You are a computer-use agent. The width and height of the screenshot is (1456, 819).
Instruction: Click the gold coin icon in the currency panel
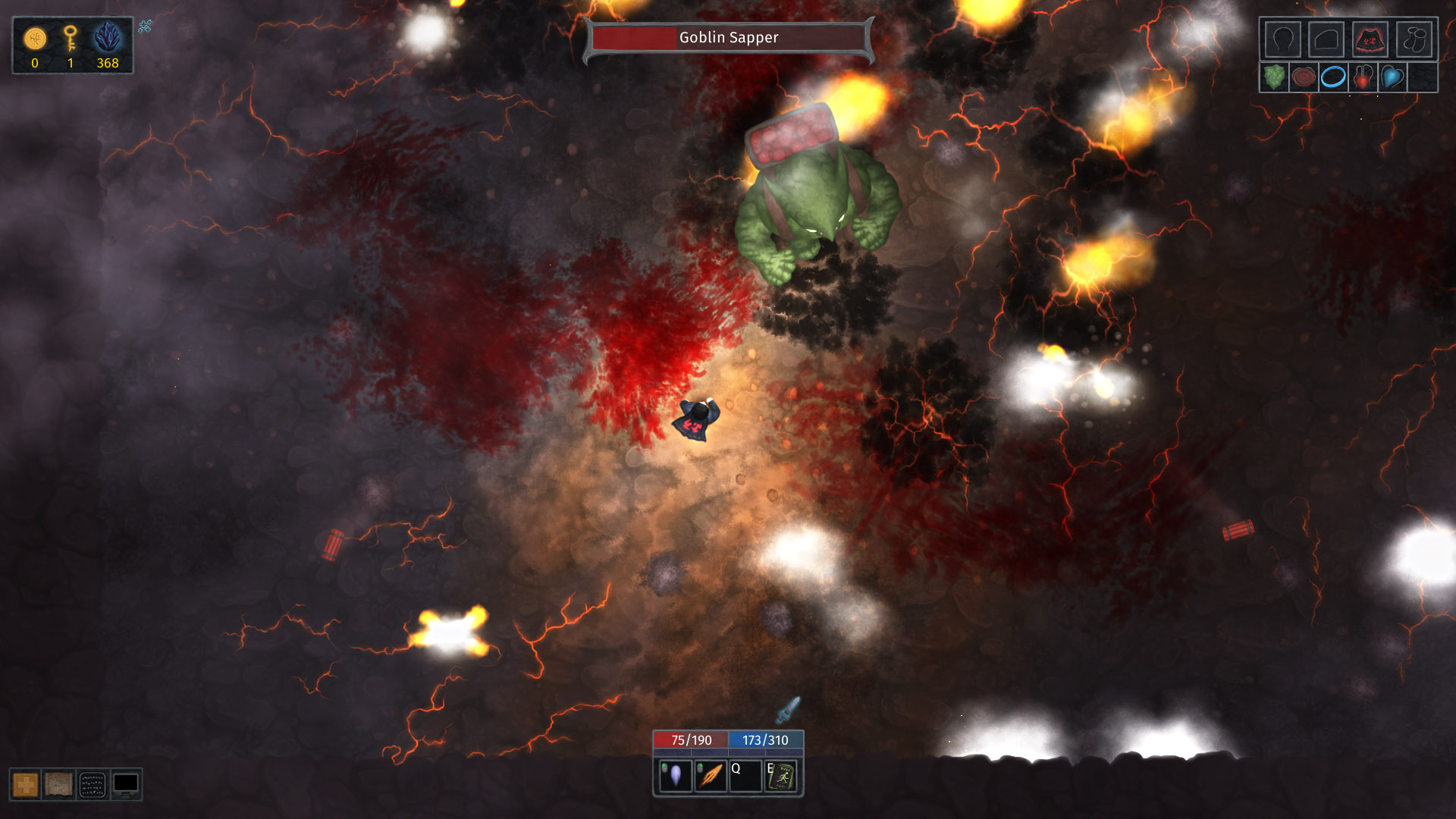coord(33,36)
